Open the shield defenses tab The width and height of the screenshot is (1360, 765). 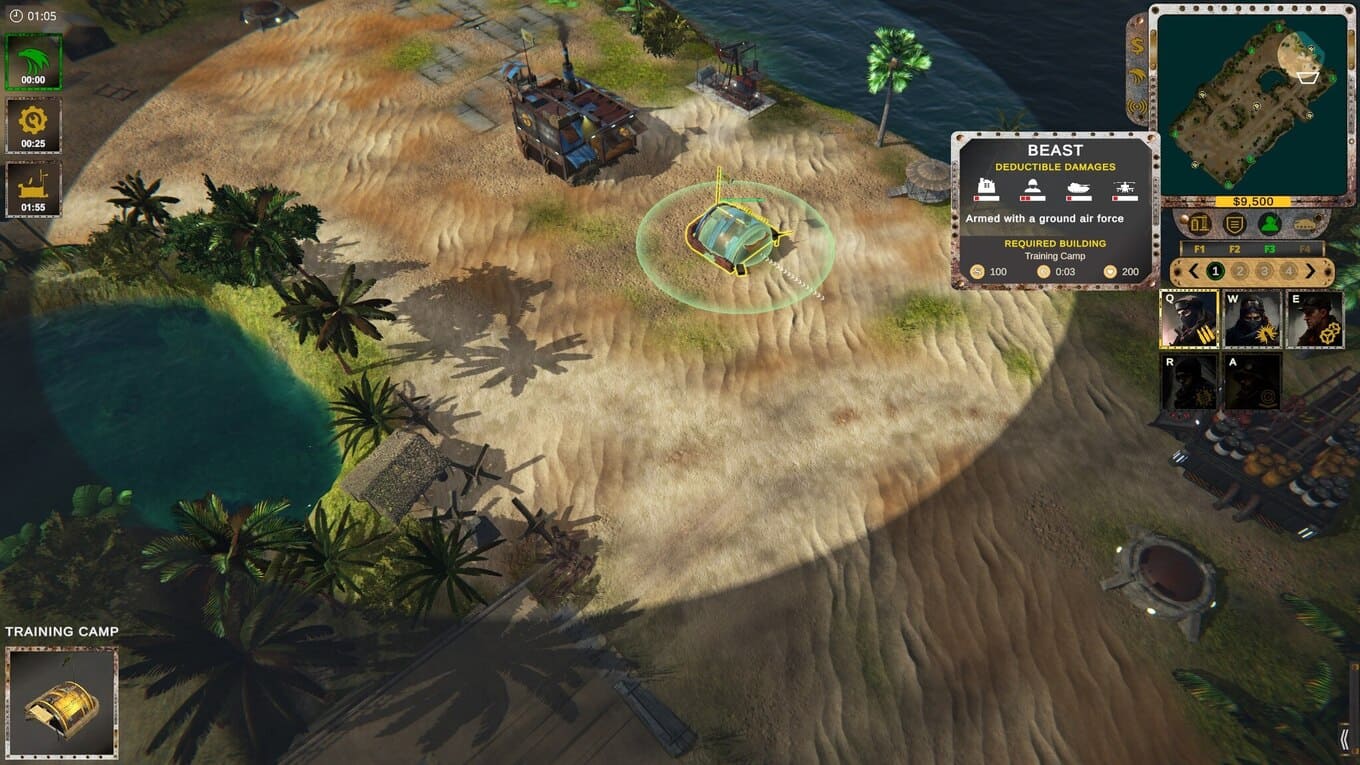tap(1235, 224)
